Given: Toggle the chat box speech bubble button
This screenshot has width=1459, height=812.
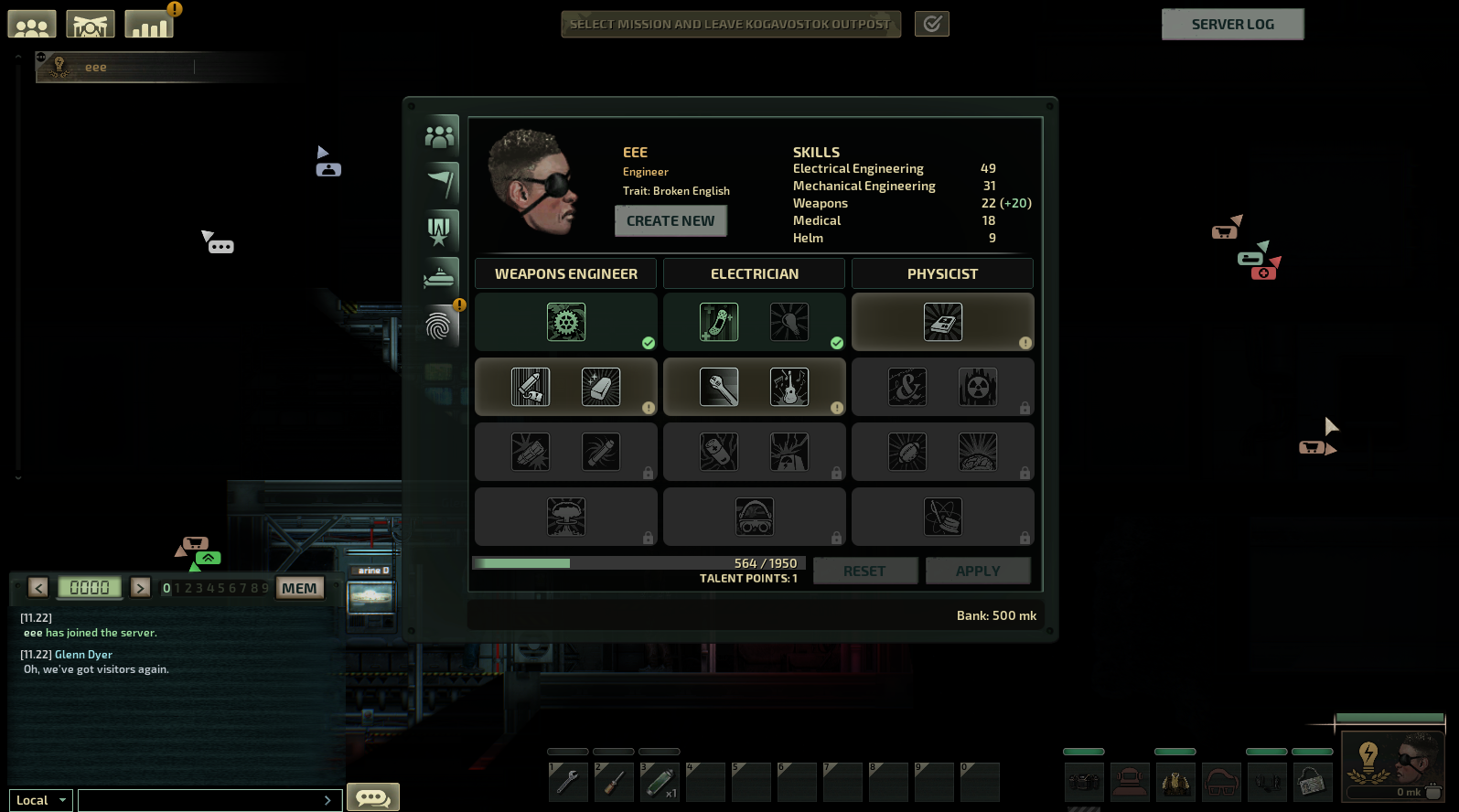Looking at the screenshot, I should click(373, 797).
